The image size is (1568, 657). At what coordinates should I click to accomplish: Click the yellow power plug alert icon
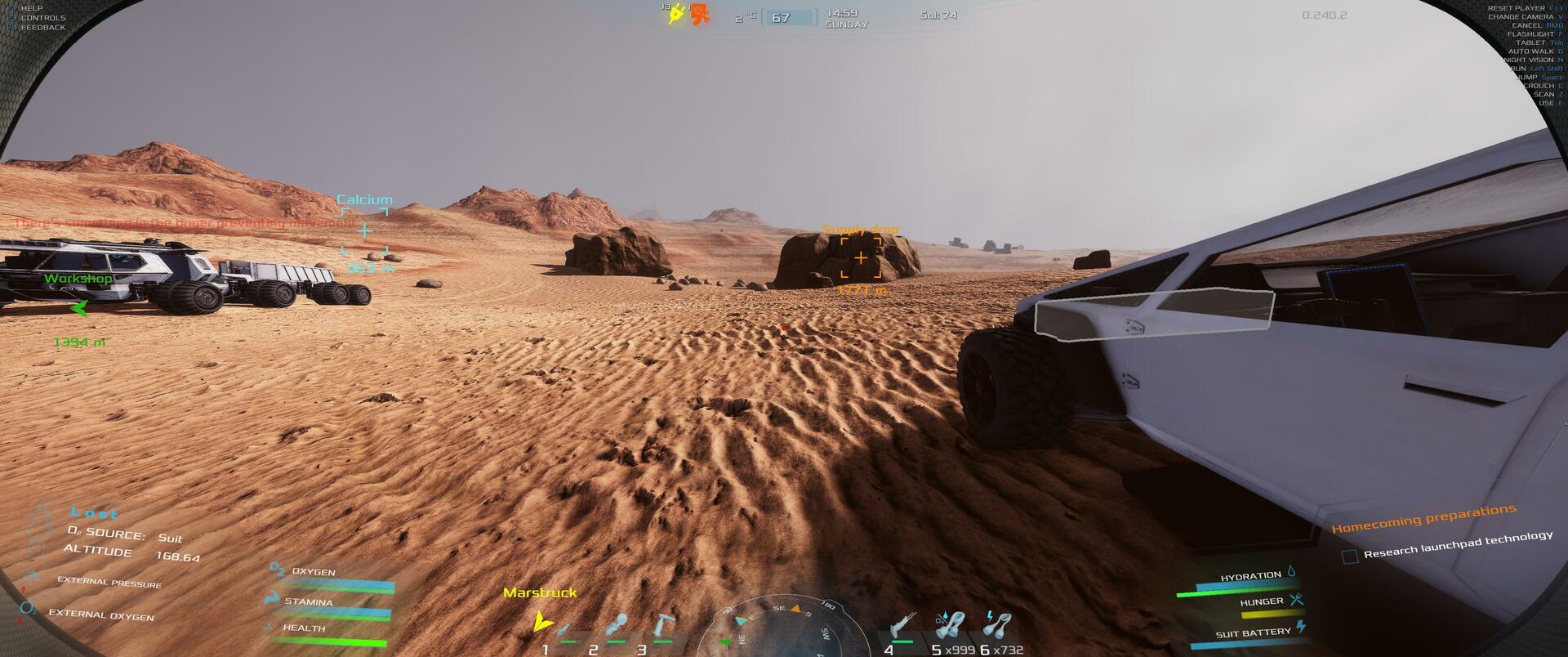click(675, 14)
